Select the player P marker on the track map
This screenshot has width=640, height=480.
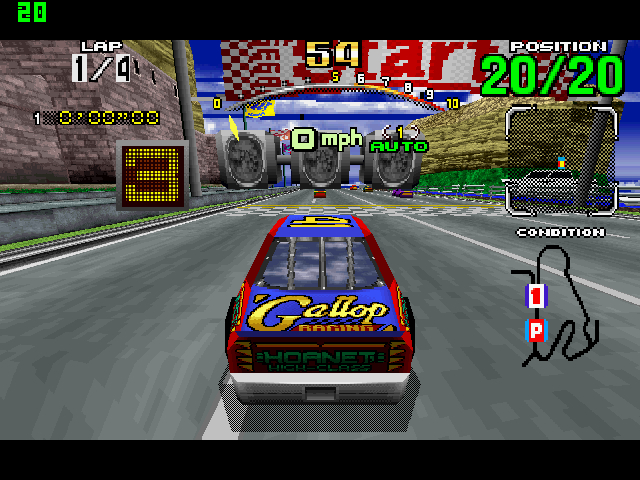(x=536, y=331)
